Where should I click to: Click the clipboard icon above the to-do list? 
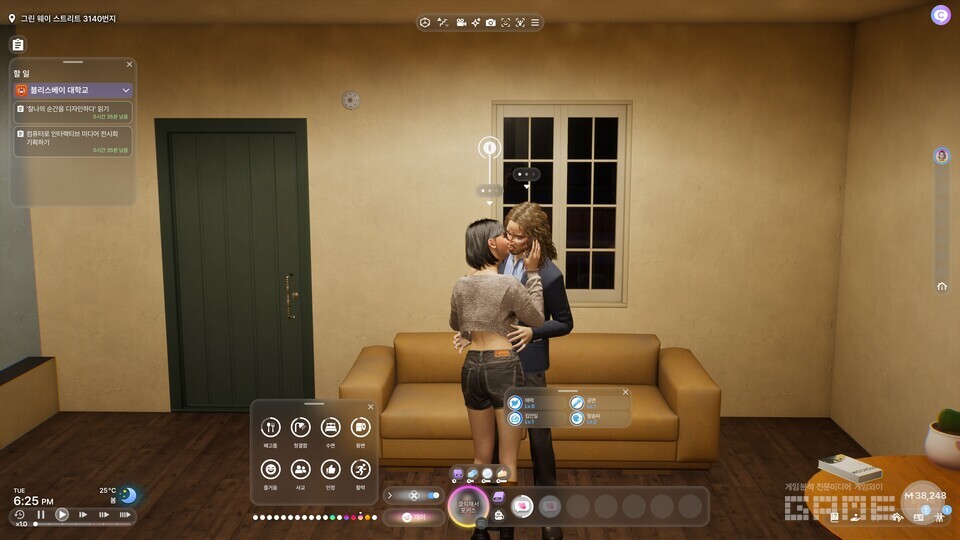click(x=17, y=45)
